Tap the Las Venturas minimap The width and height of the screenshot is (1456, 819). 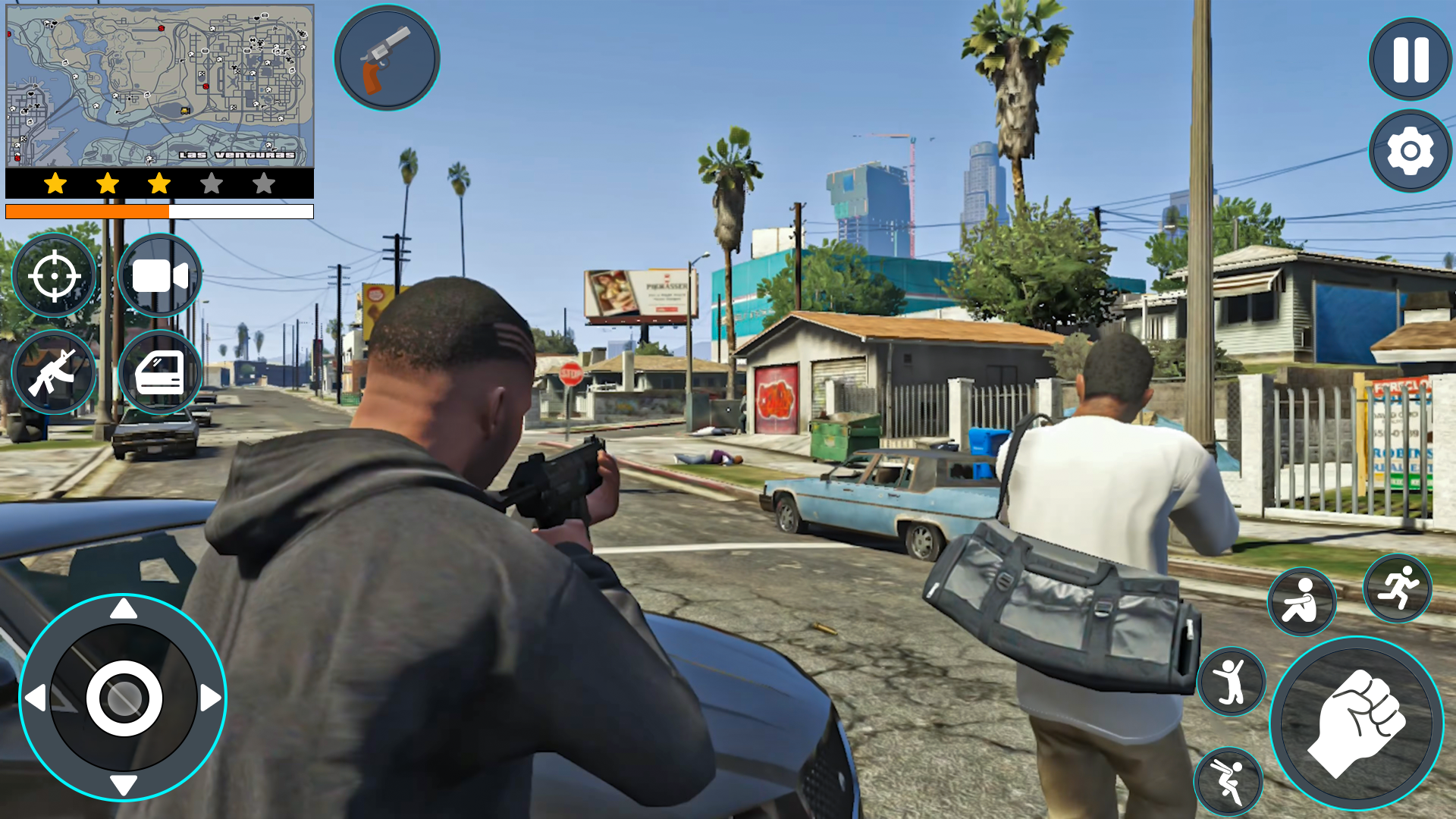tap(159, 83)
